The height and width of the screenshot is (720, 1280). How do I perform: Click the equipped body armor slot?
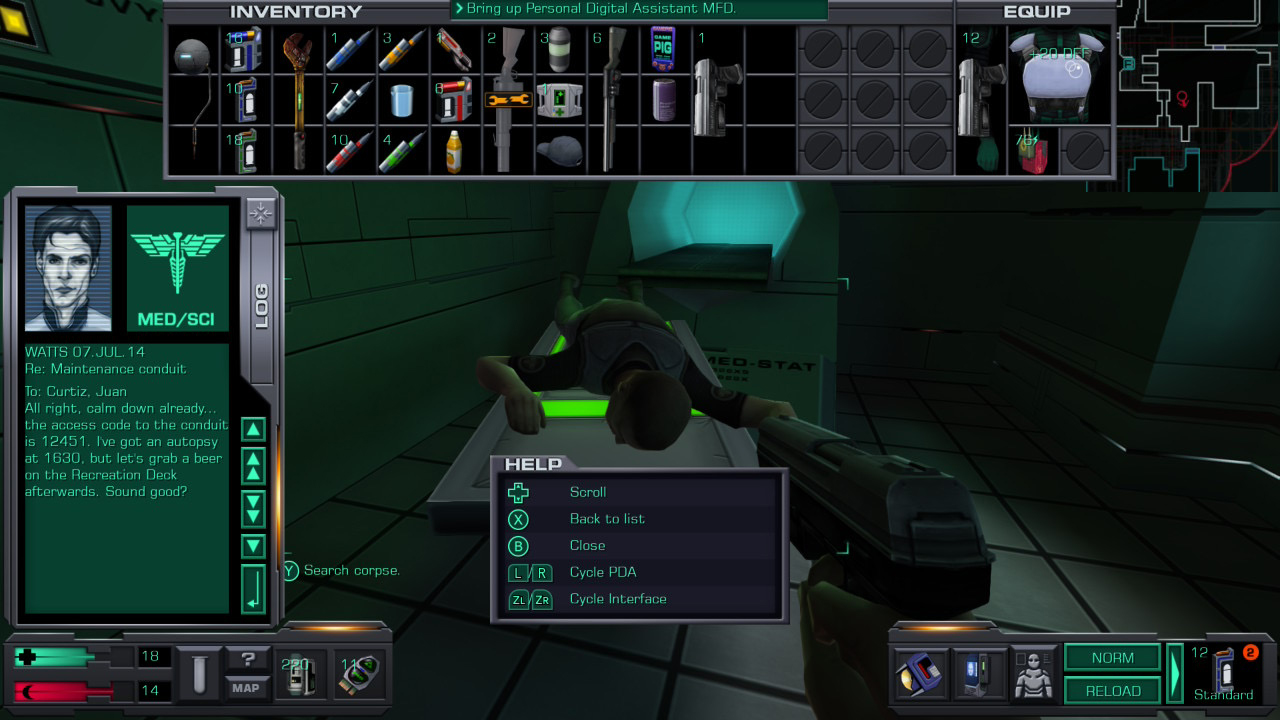pyautogui.click(x=1060, y=77)
